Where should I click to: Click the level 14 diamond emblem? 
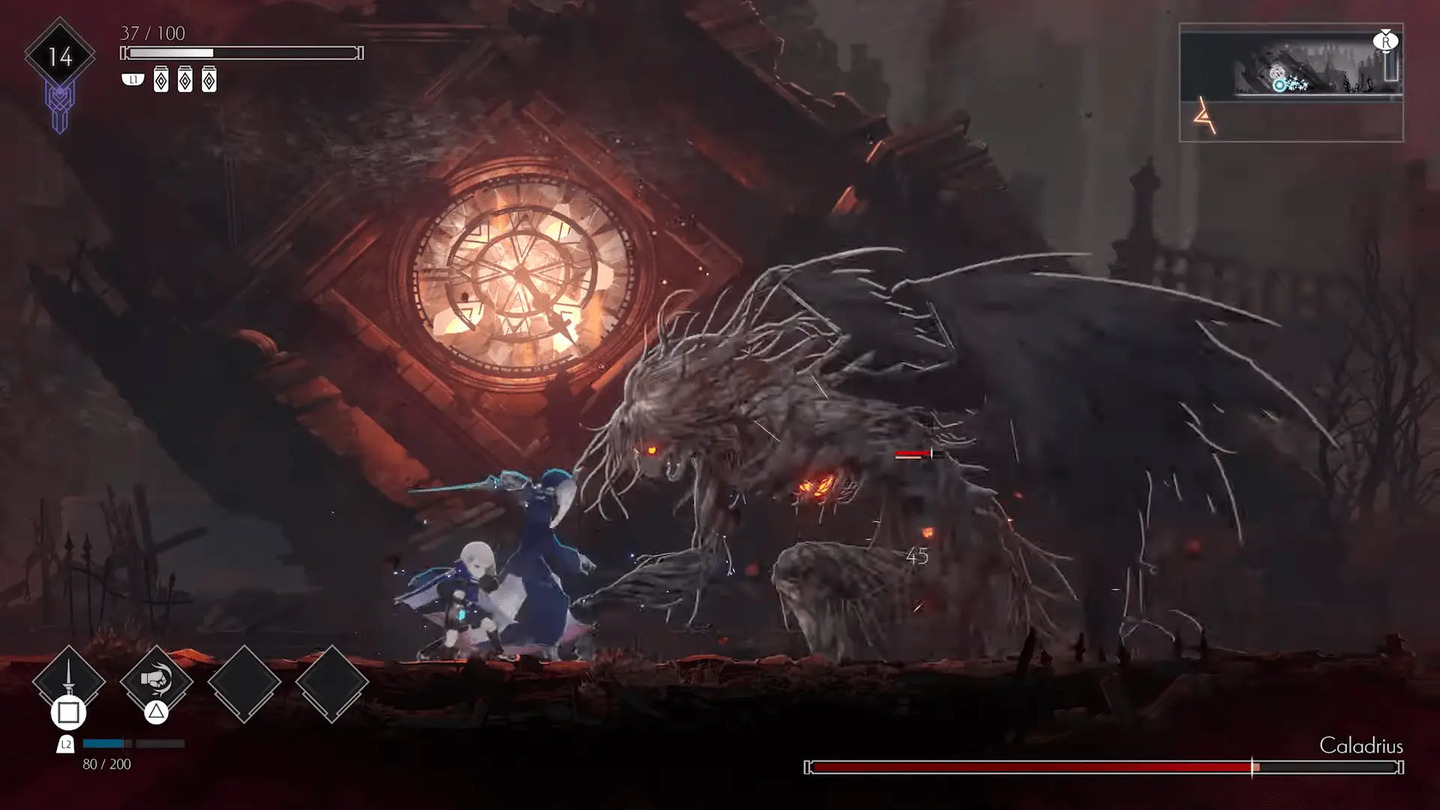point(60,56)
